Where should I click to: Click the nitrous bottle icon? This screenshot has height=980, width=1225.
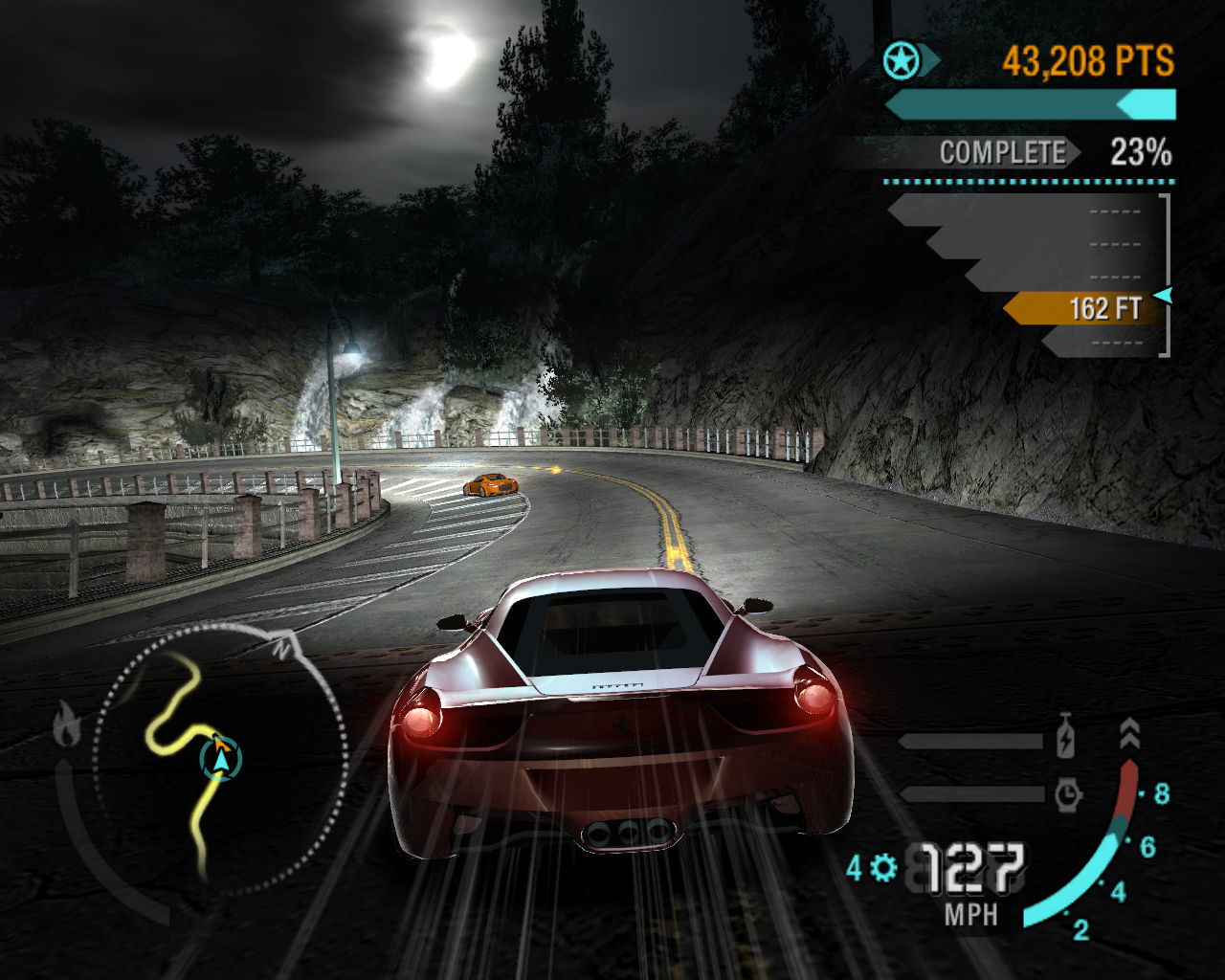(1066, 742)
